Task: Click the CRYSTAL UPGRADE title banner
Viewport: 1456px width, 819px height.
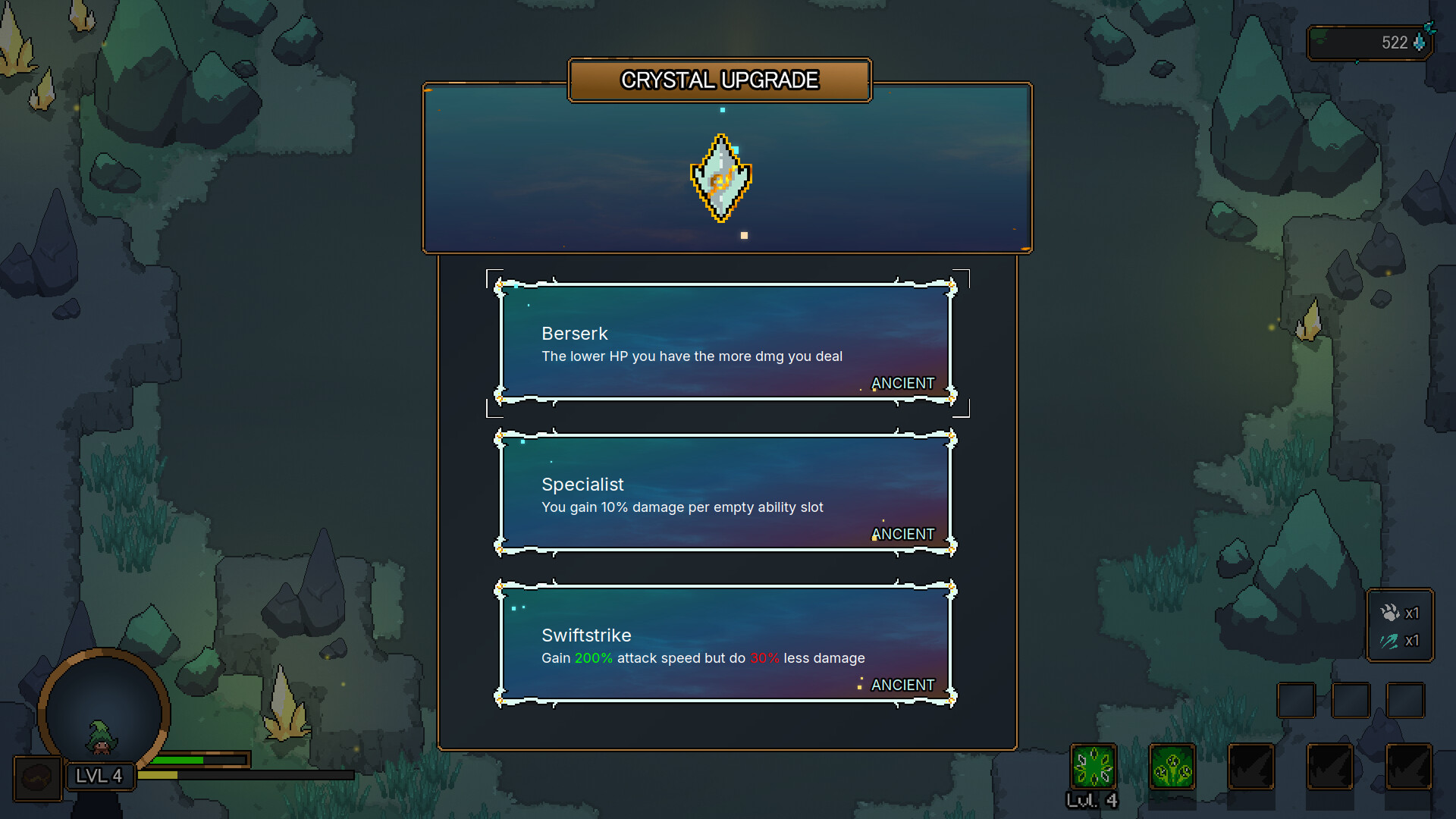Action: 720,79
